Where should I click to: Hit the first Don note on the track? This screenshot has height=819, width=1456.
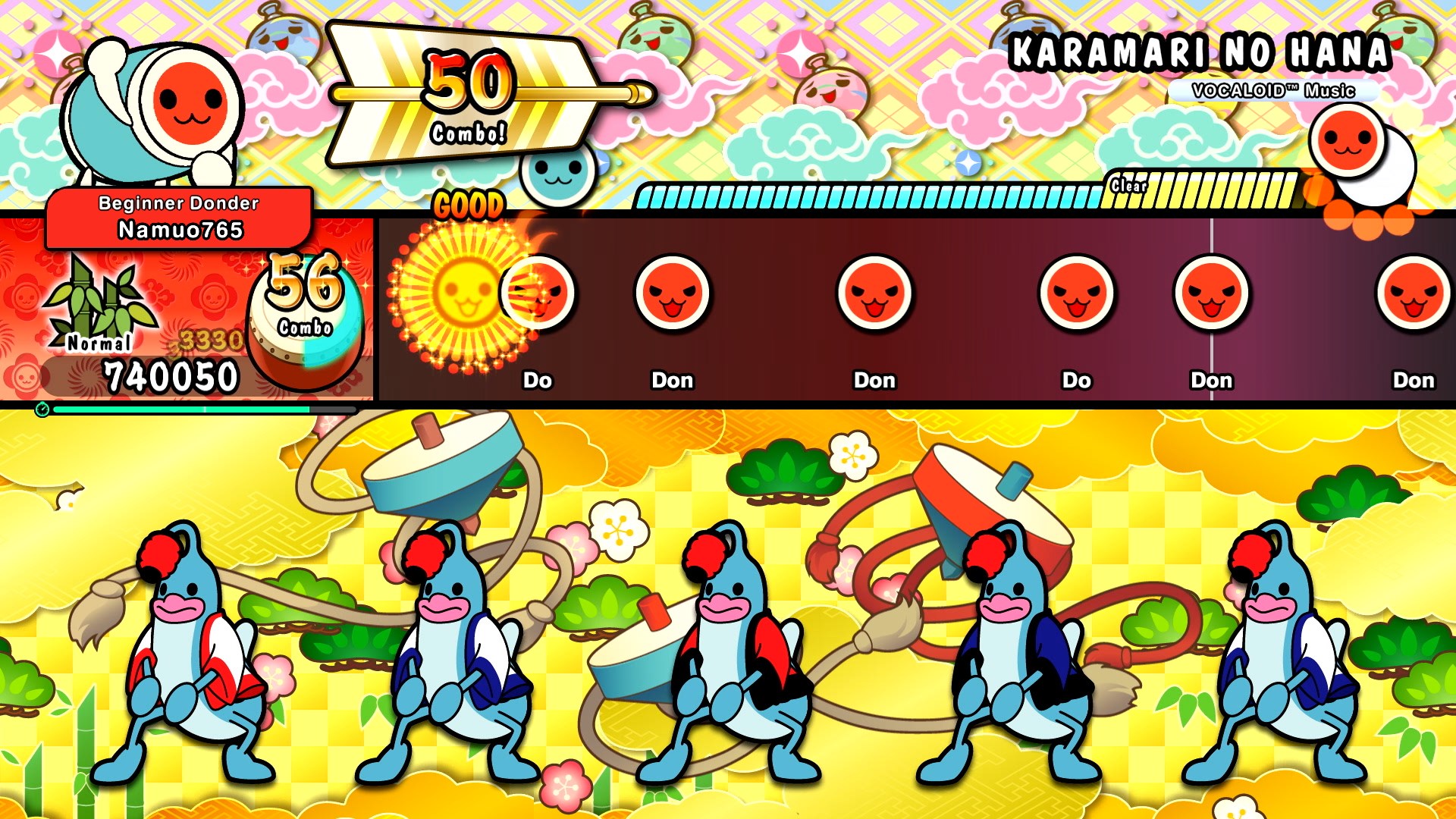[671, 296]
